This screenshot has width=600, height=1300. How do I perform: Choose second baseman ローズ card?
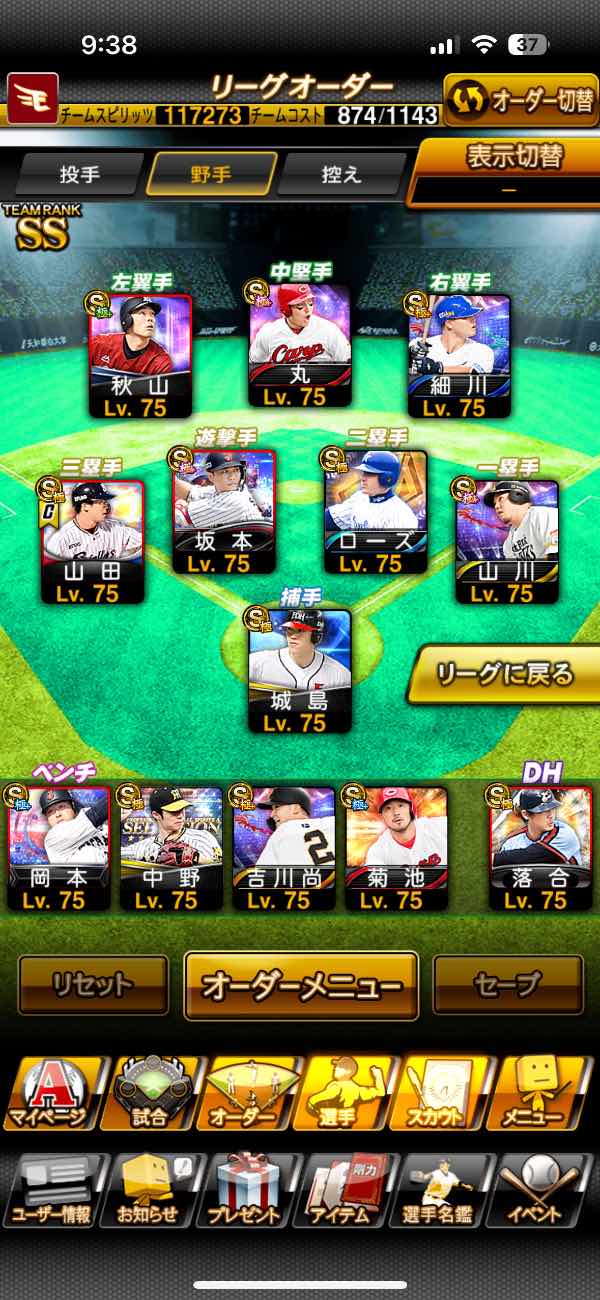click(x=376, y=512)
